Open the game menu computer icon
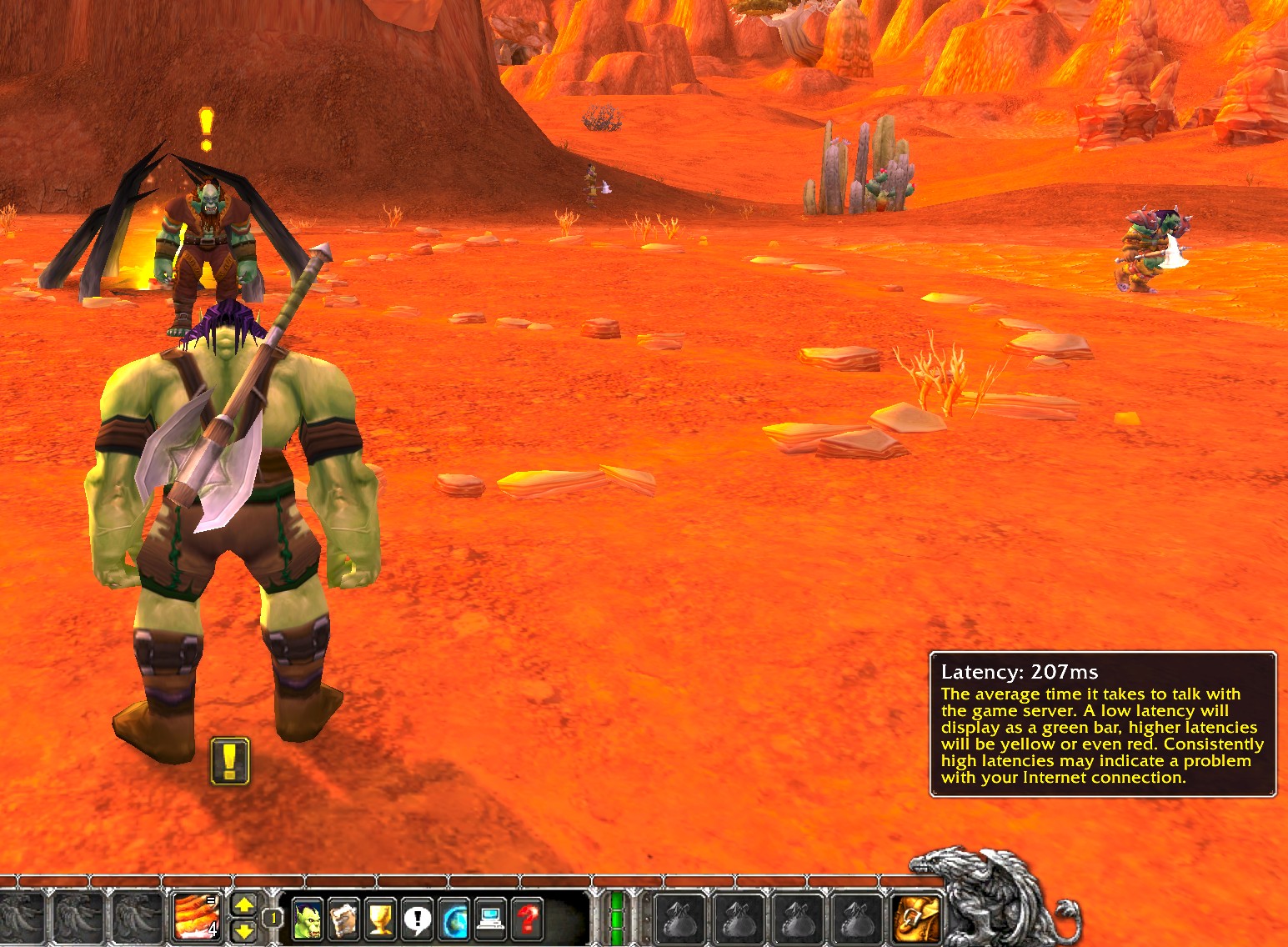Viewport: 1288px width, 947px height. [x=490, y=919]
